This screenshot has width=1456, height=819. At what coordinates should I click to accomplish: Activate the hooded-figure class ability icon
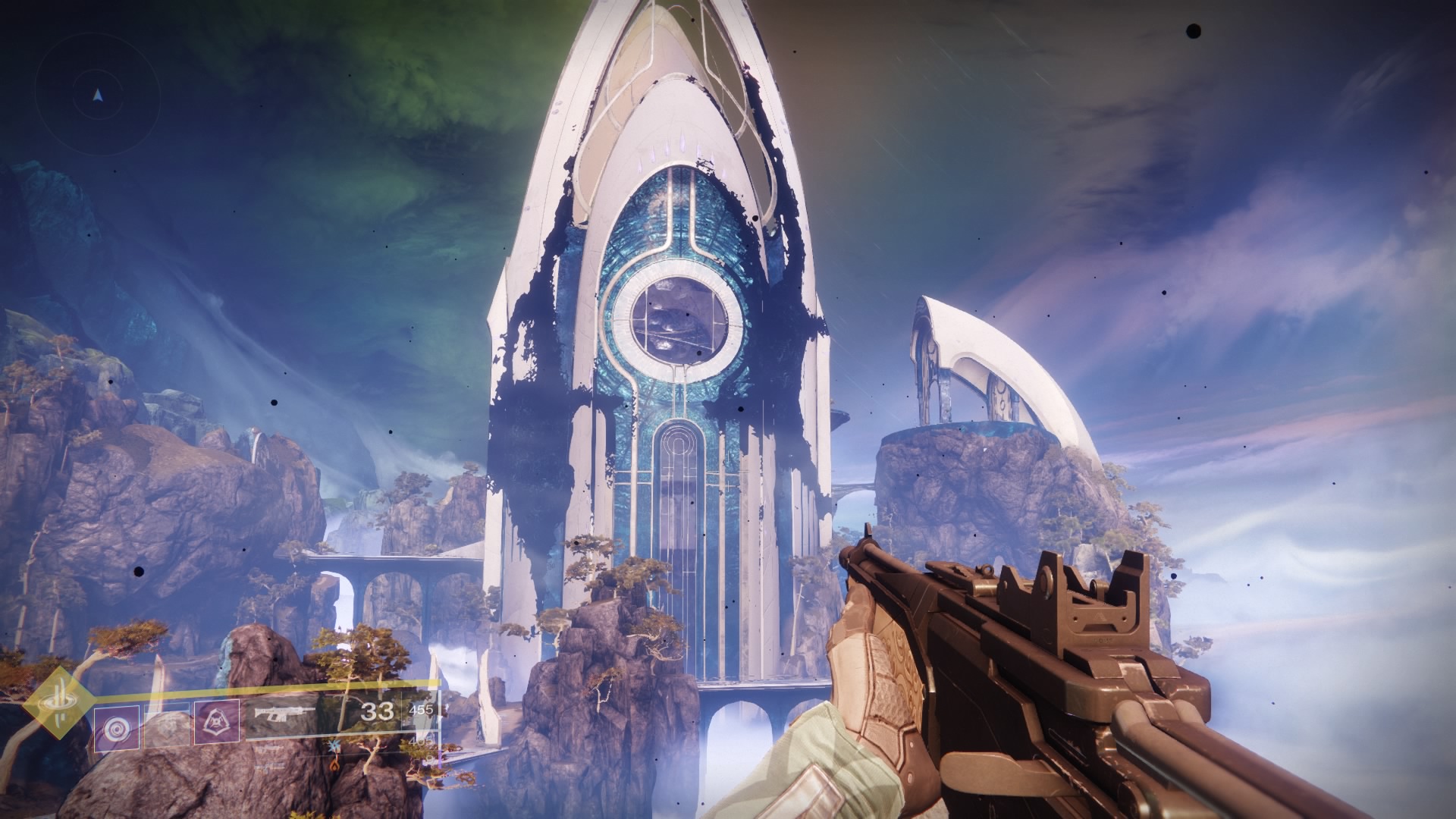click(217, 727)
